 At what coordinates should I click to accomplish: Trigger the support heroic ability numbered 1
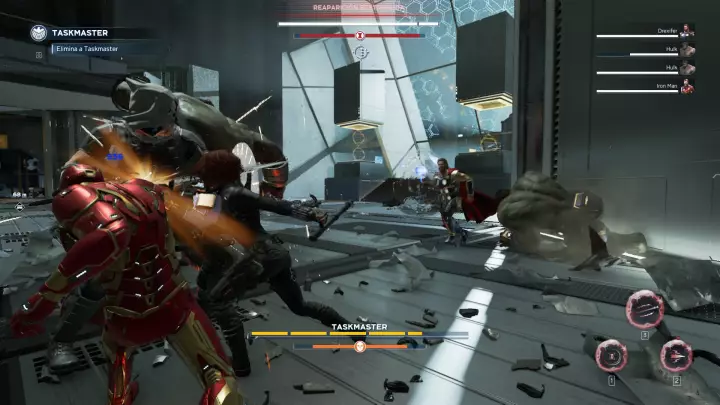pyautogui.click(x=611, y=355)
